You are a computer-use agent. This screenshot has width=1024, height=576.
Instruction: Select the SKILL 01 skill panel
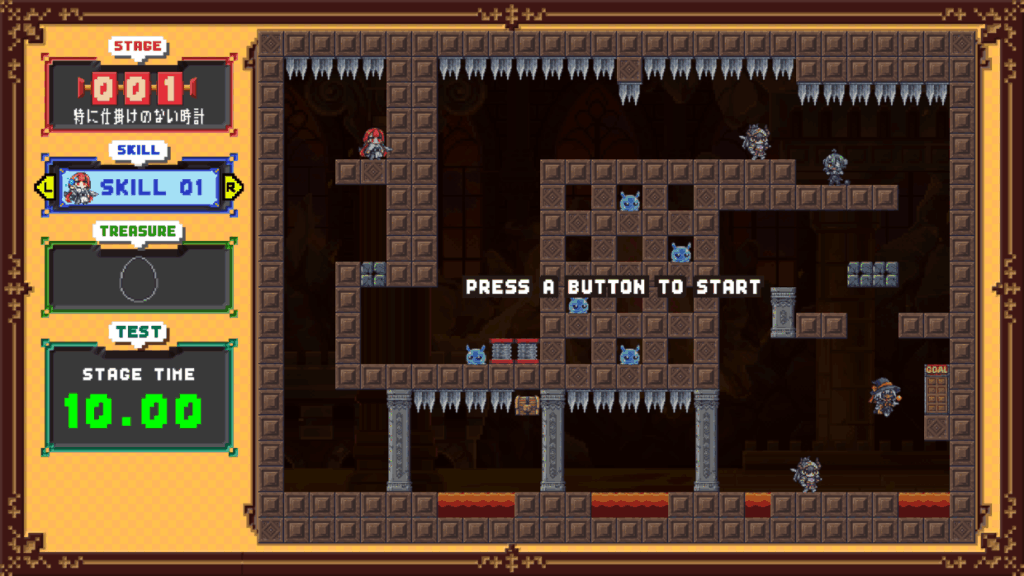coord(140,187)
